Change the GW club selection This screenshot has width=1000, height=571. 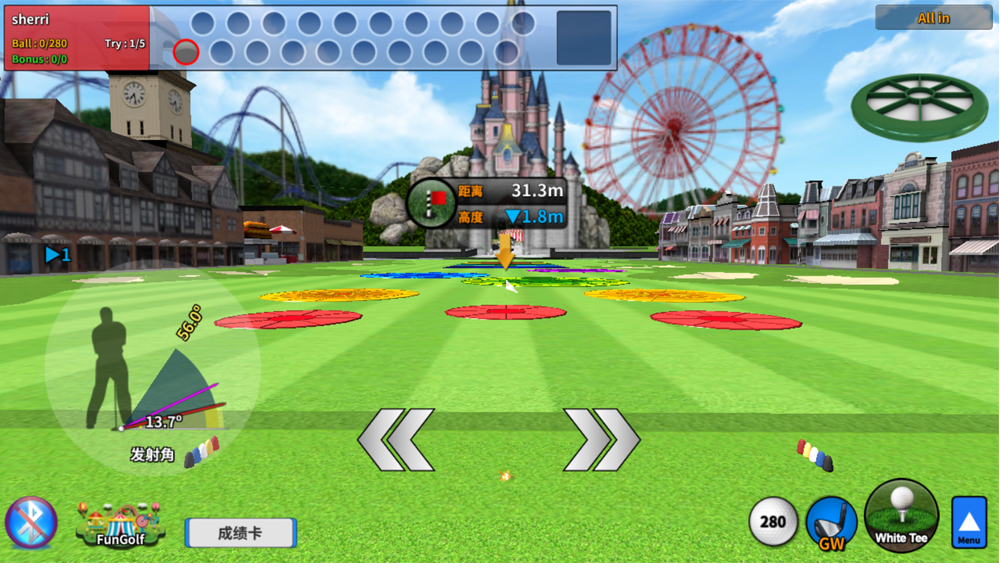point(831,524)
